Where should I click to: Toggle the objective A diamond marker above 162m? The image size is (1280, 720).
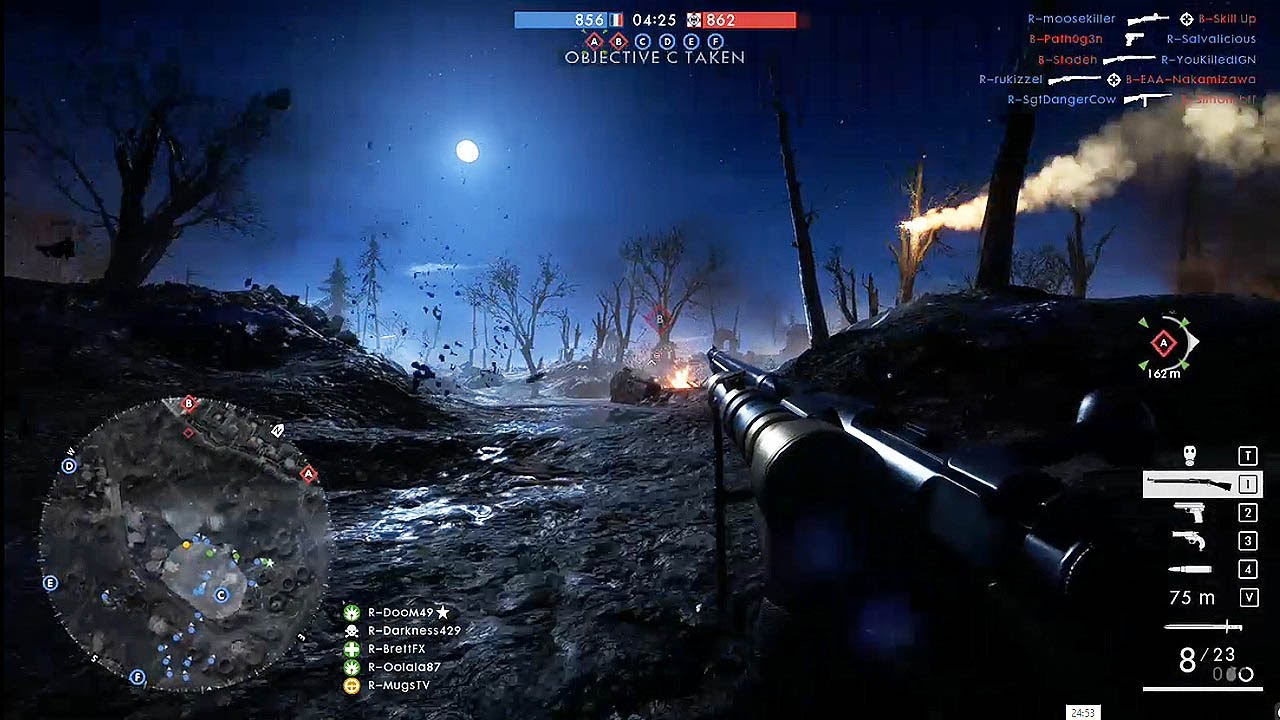(x=1163, y=343)
